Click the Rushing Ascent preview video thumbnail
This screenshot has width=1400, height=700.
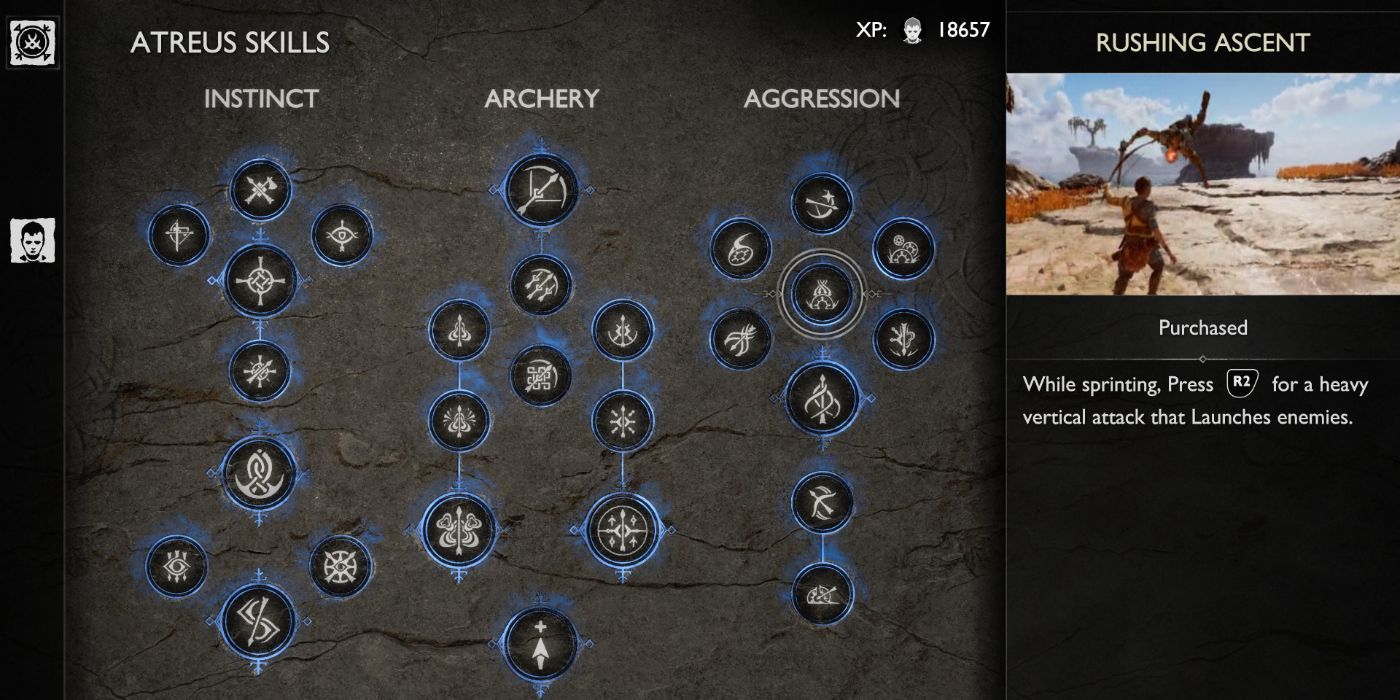pos(1202,183)
